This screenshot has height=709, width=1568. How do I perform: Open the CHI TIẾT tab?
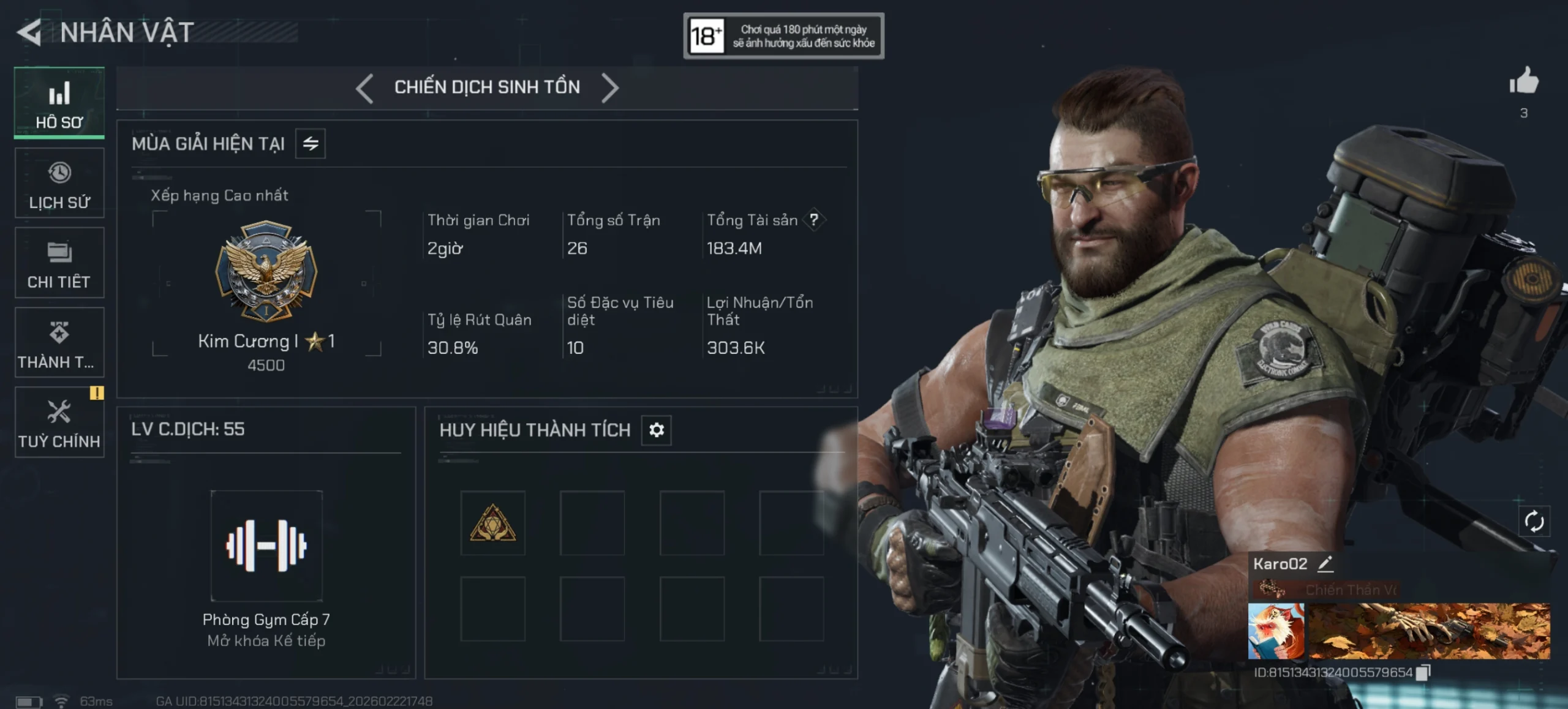click(59, 263)
